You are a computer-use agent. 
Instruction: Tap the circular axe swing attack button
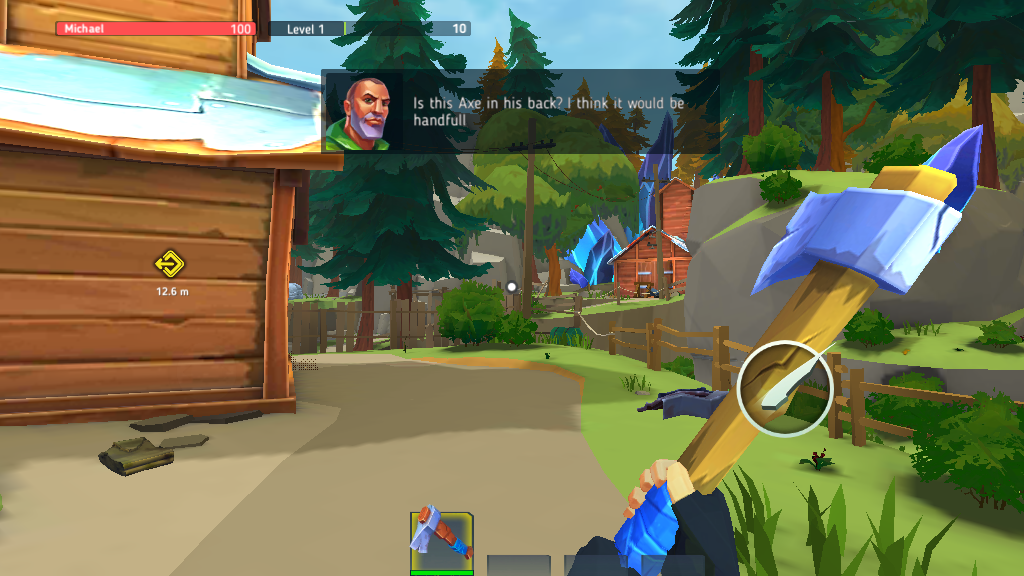(785, 388)
